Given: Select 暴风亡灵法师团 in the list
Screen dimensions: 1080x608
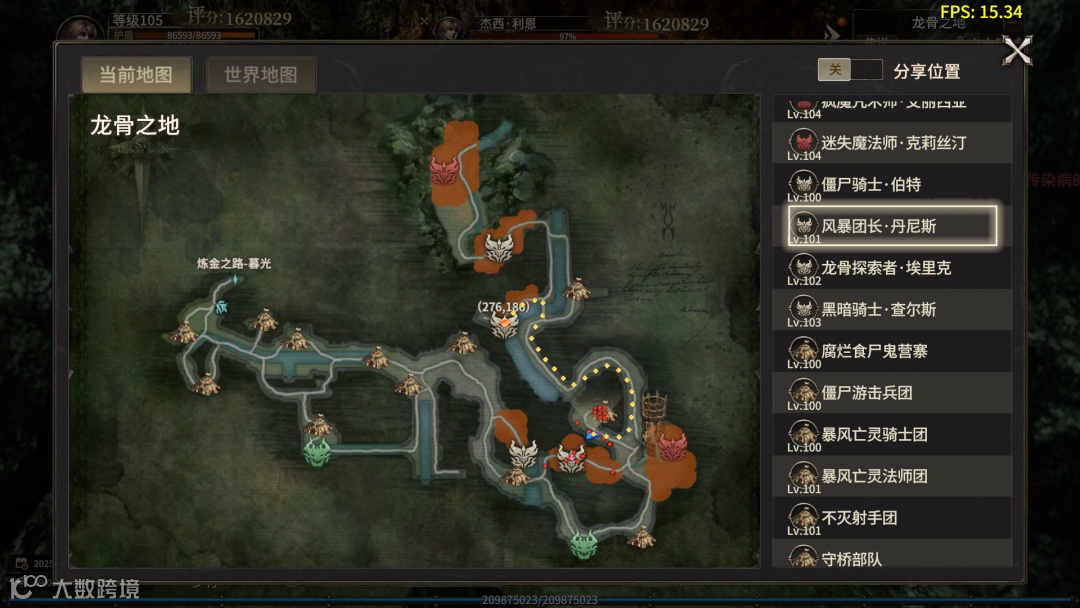Looking at the screenshot, I should tap(893, 476).
